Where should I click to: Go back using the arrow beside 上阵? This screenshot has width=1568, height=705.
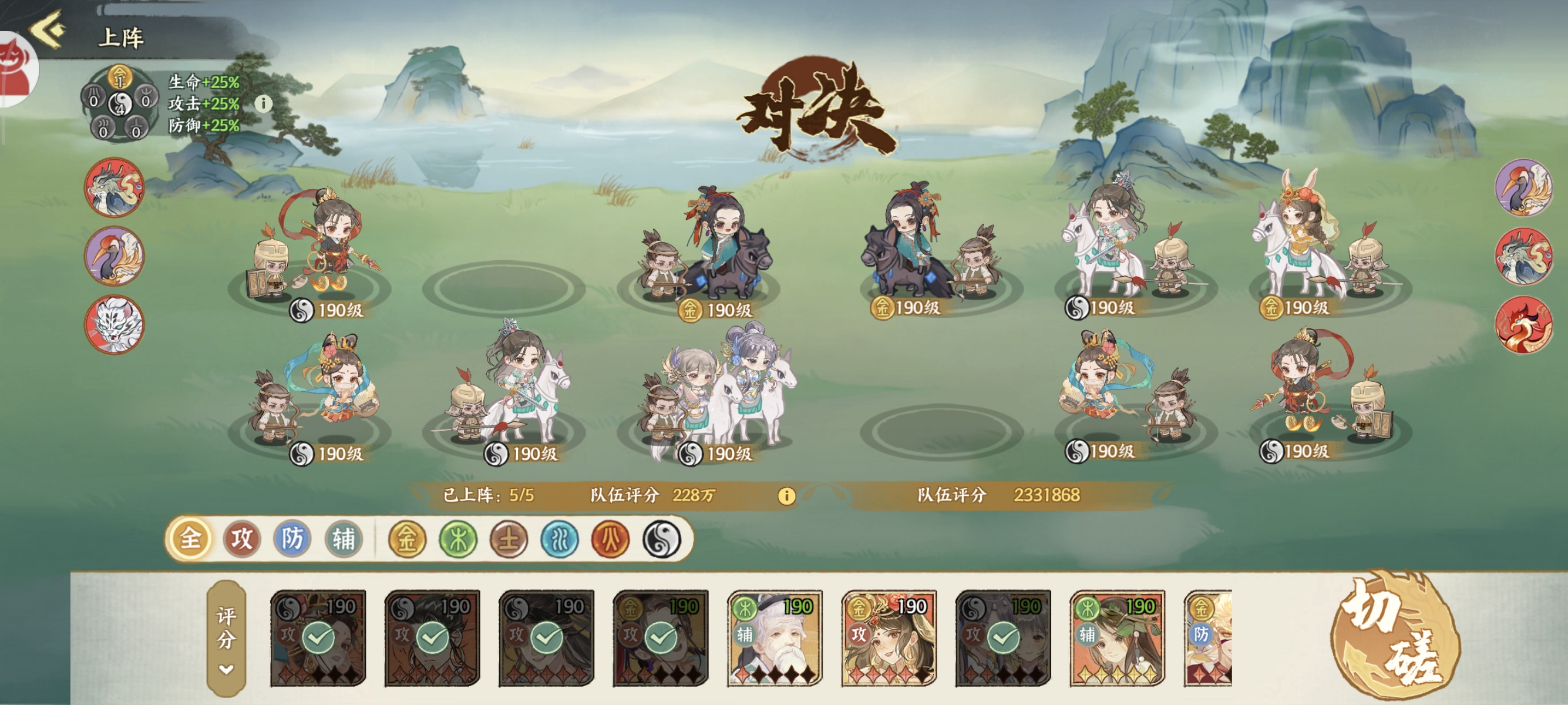(x=48, y=29)
